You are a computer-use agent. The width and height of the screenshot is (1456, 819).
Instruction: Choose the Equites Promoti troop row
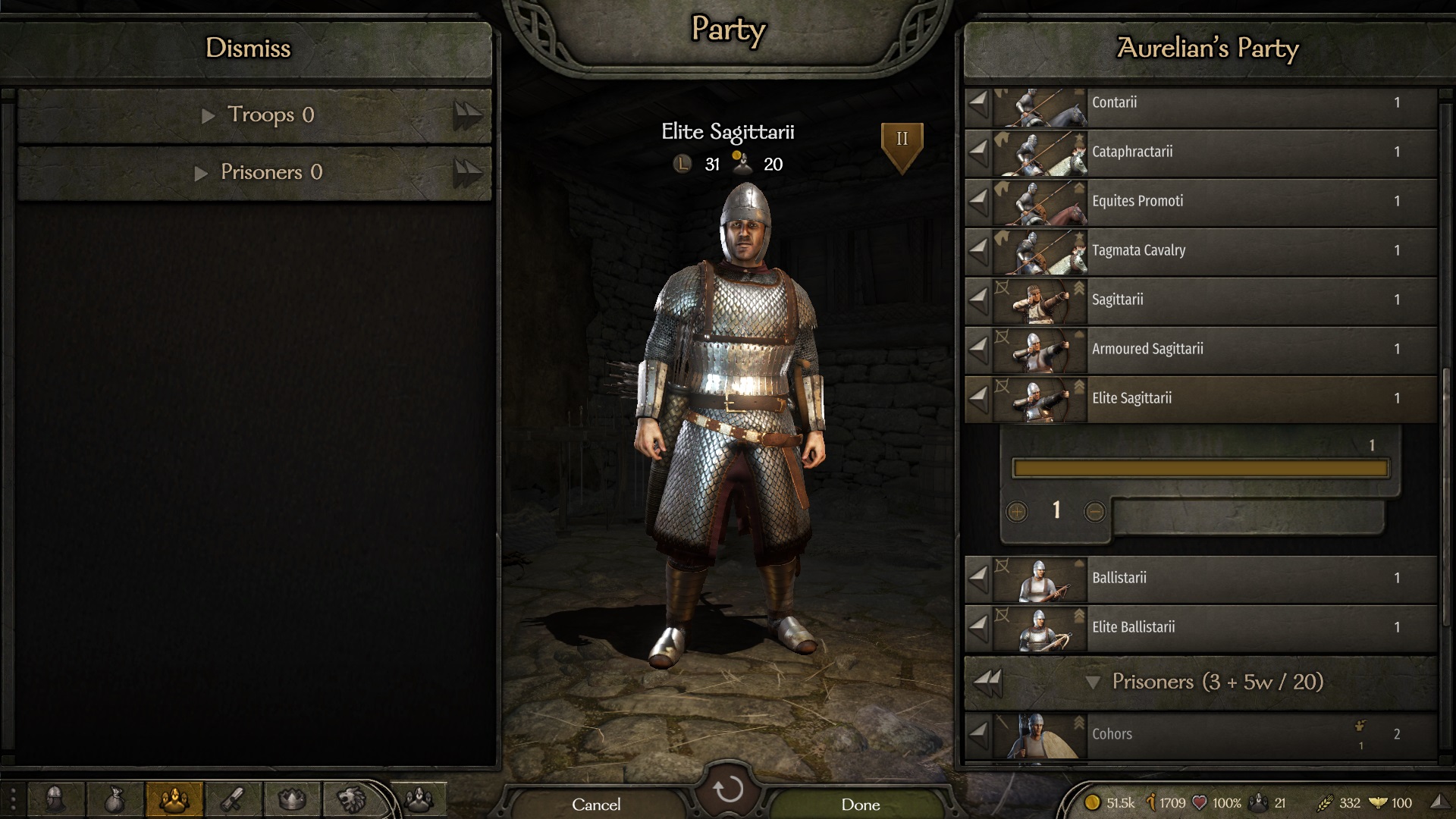[1244, 202]
